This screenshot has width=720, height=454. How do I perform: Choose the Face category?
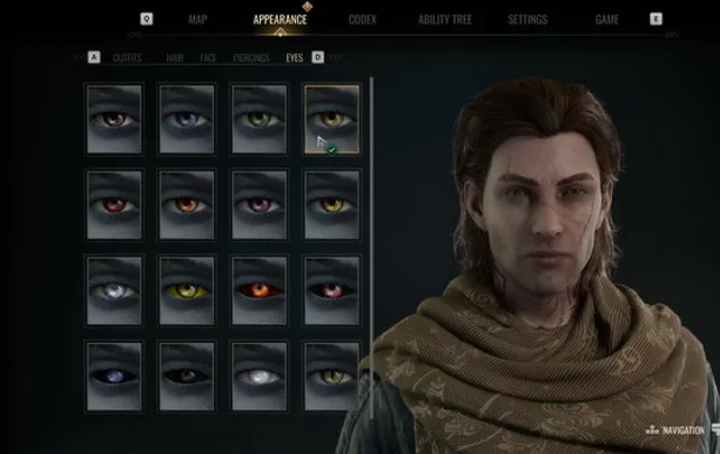pos(208,58)
